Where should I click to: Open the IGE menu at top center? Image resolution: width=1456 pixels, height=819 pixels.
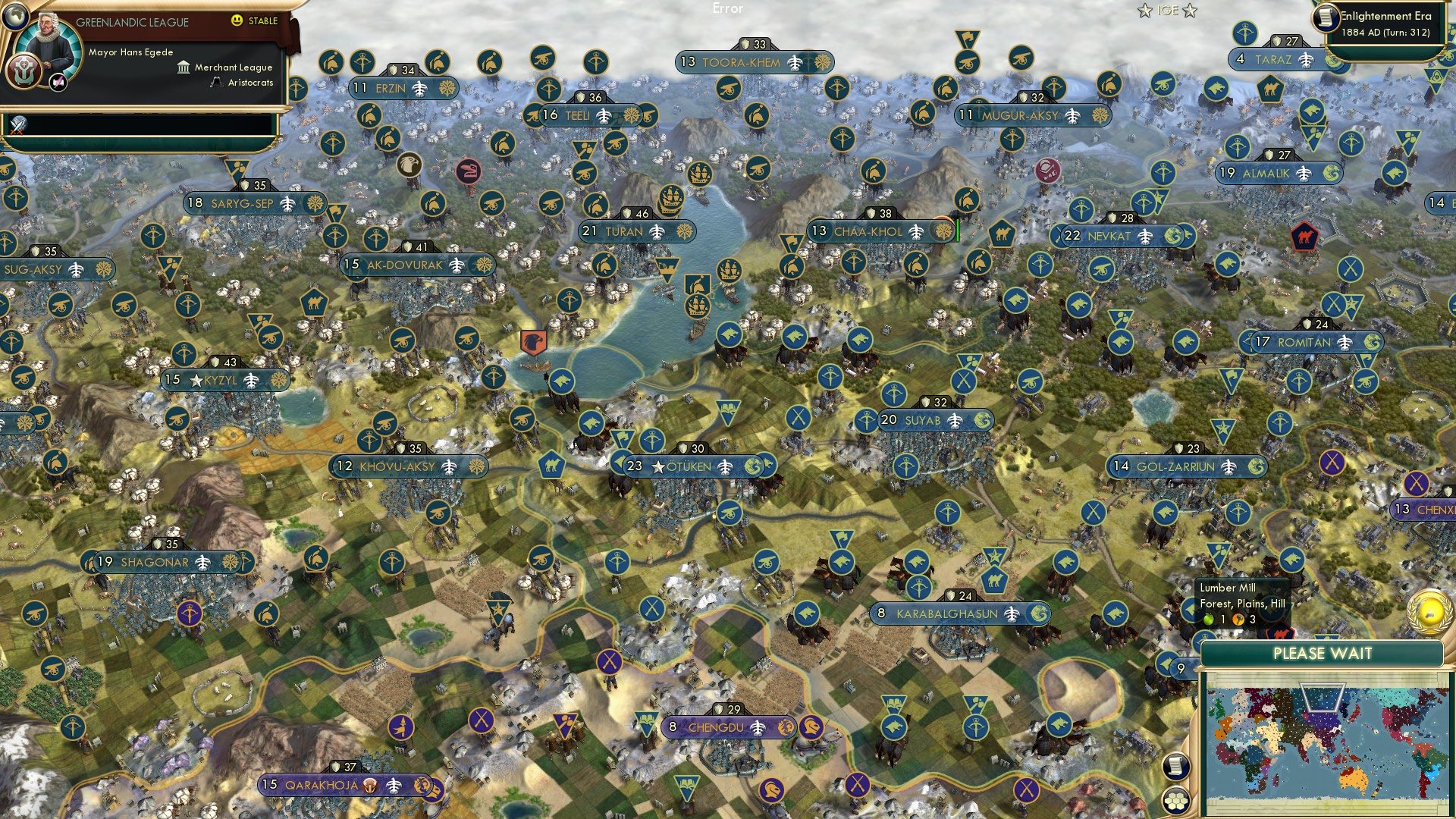(1169, 11)
